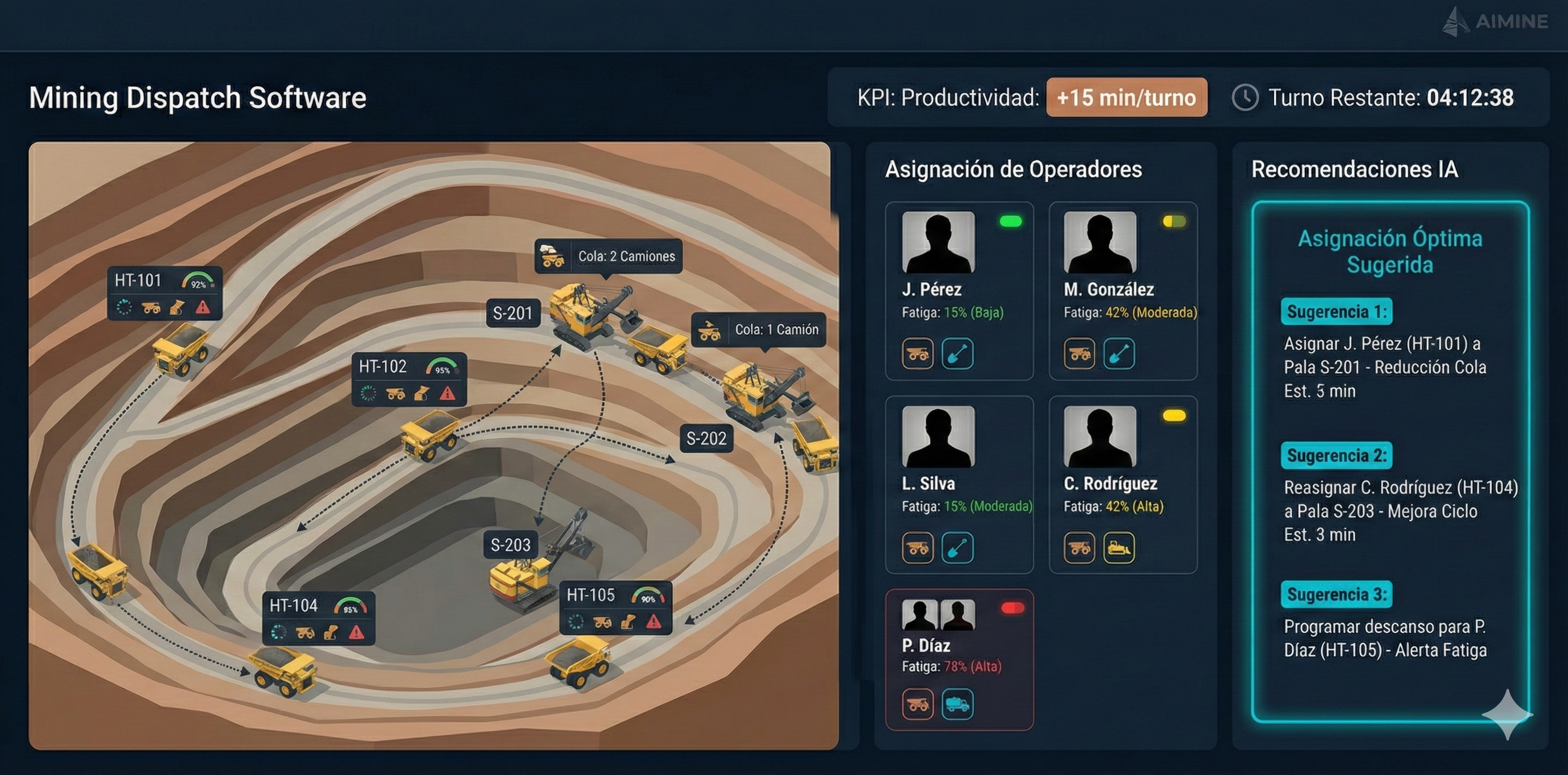The width and height of the screenshot is (1568, 775).
Task: Expand the Sugerencia 2 recommendation
Action: (x=1336, y=456)
